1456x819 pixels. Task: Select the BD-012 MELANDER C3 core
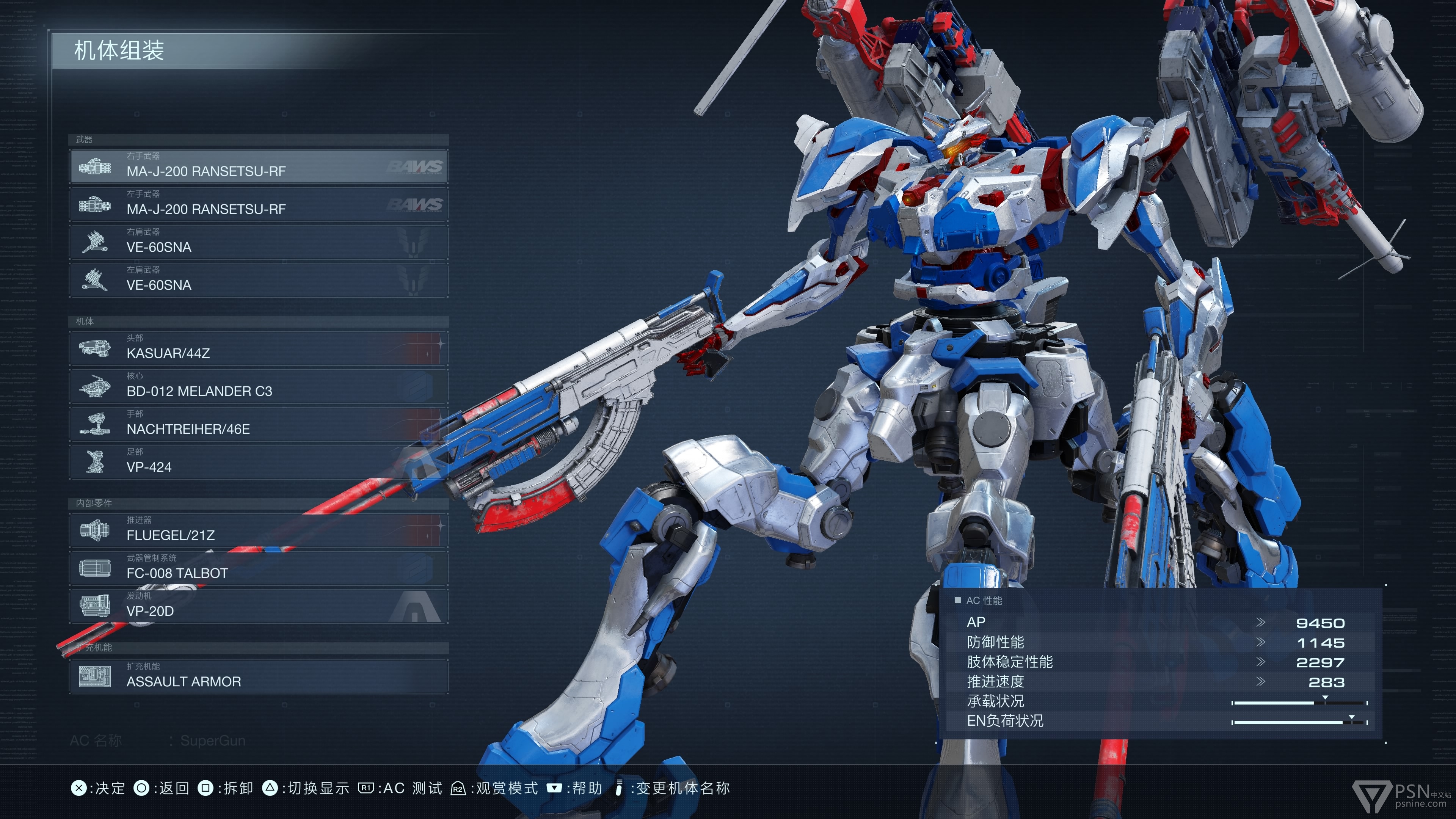pos(258,386)
